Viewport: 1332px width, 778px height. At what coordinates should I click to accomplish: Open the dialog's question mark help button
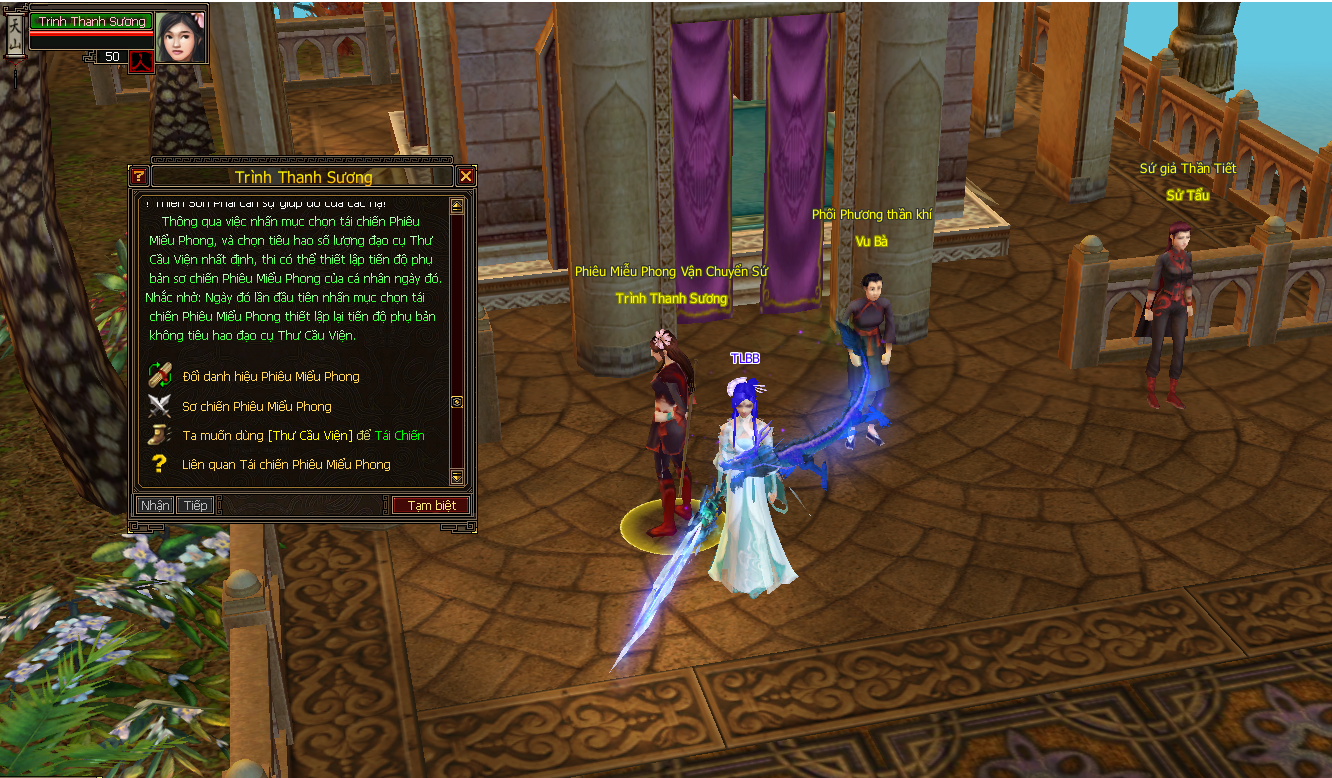(139, 177)
